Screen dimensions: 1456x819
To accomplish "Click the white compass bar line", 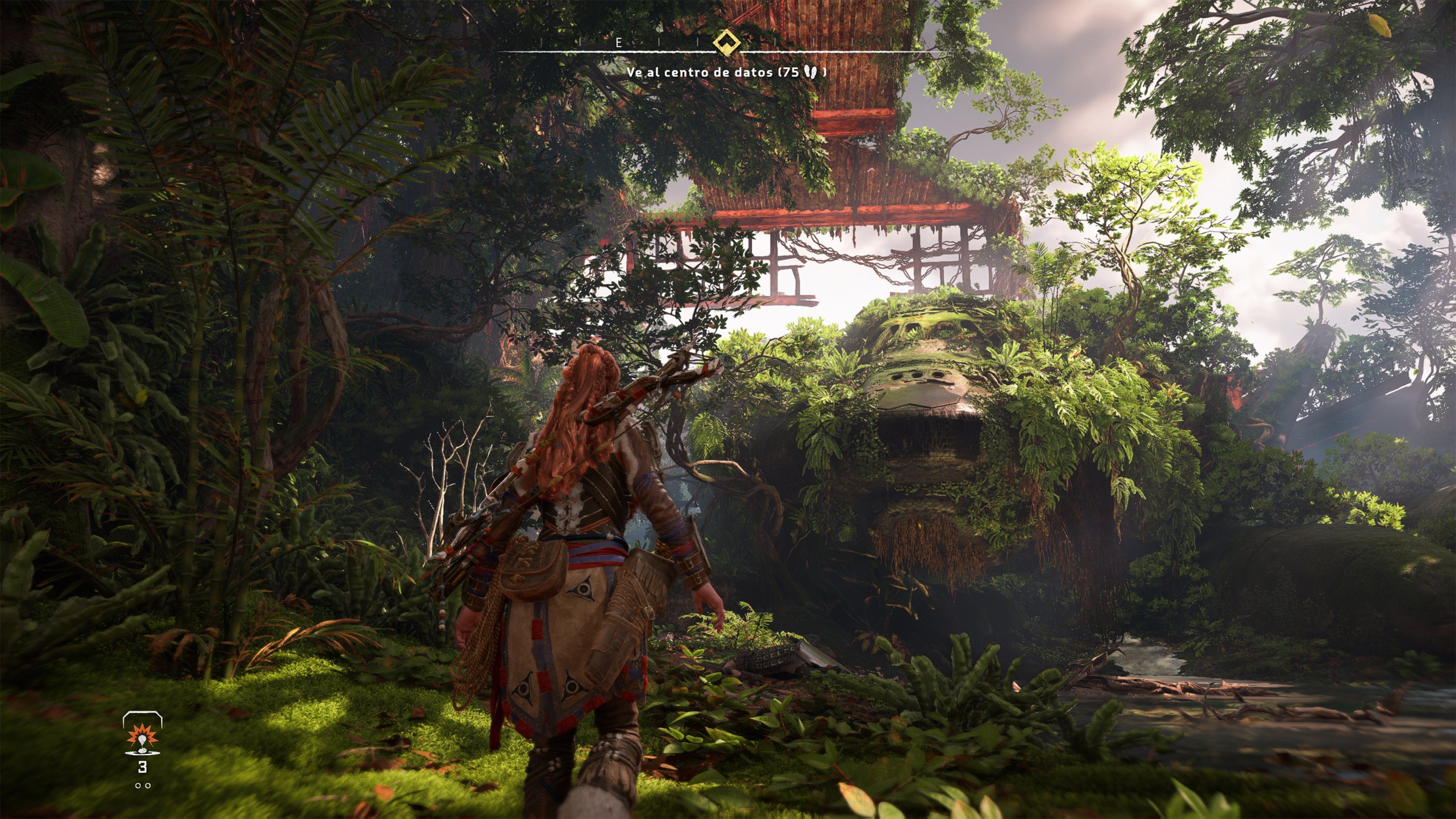I will (x=650, y=53).
